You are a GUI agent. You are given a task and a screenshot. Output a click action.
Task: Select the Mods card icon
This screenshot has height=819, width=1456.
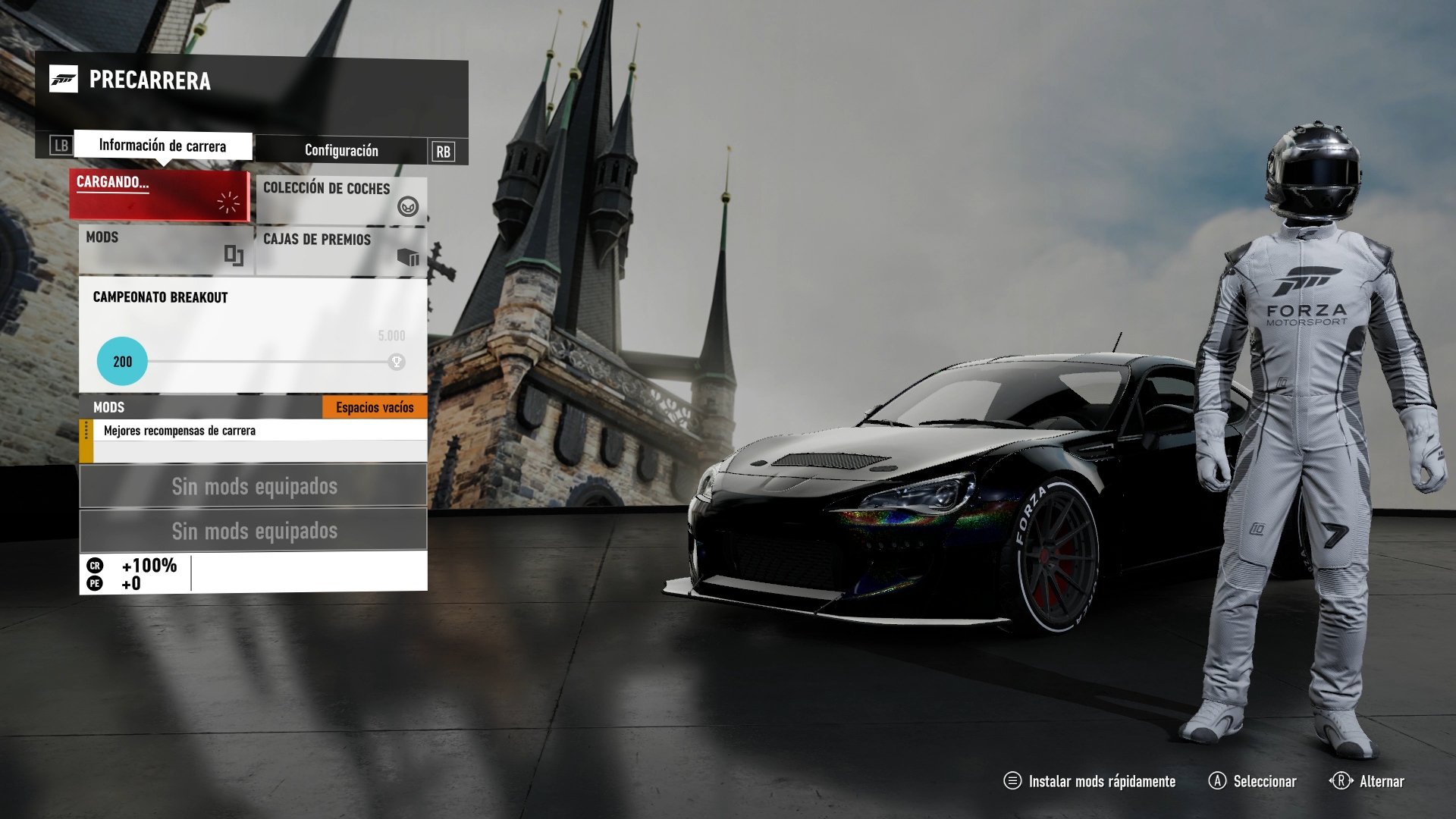[x=234, y=254]
